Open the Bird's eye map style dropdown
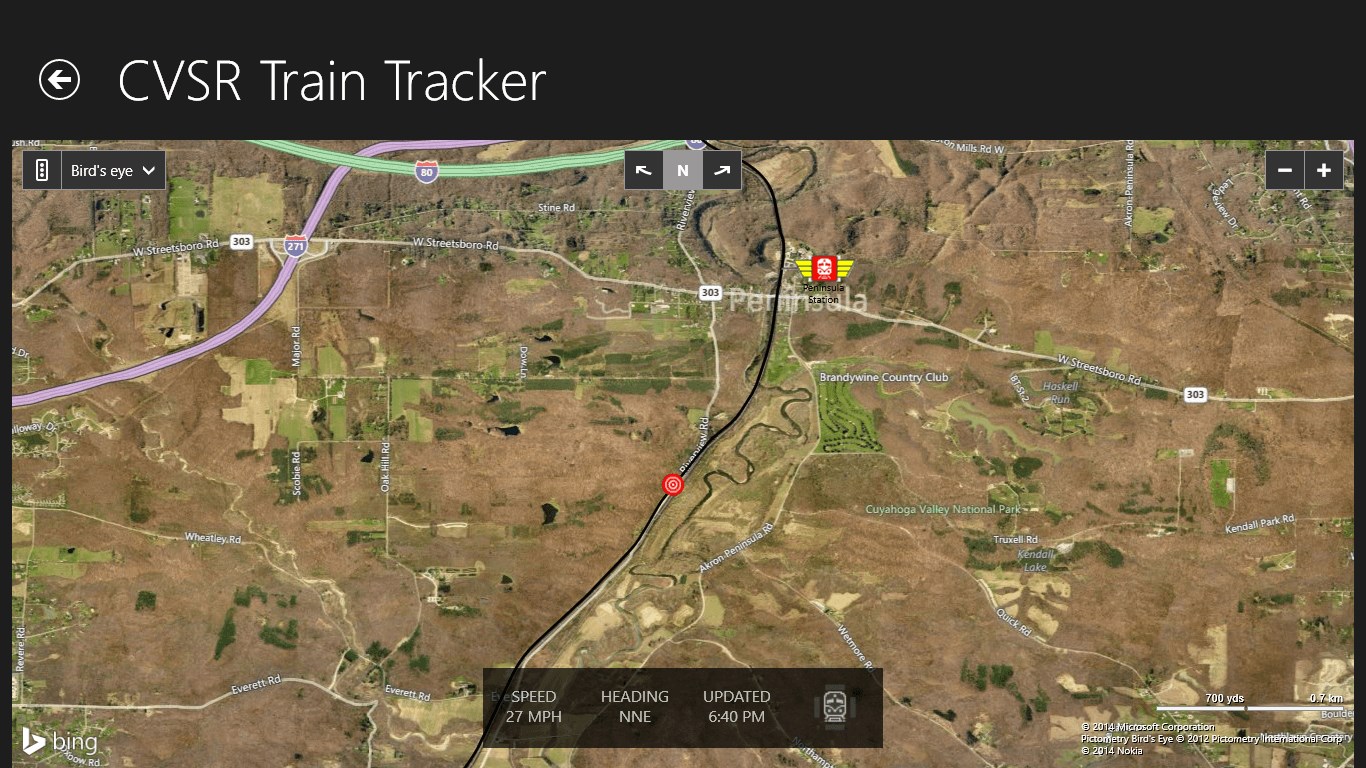Viewport: 1366px width, 768px height. point(113,171)
